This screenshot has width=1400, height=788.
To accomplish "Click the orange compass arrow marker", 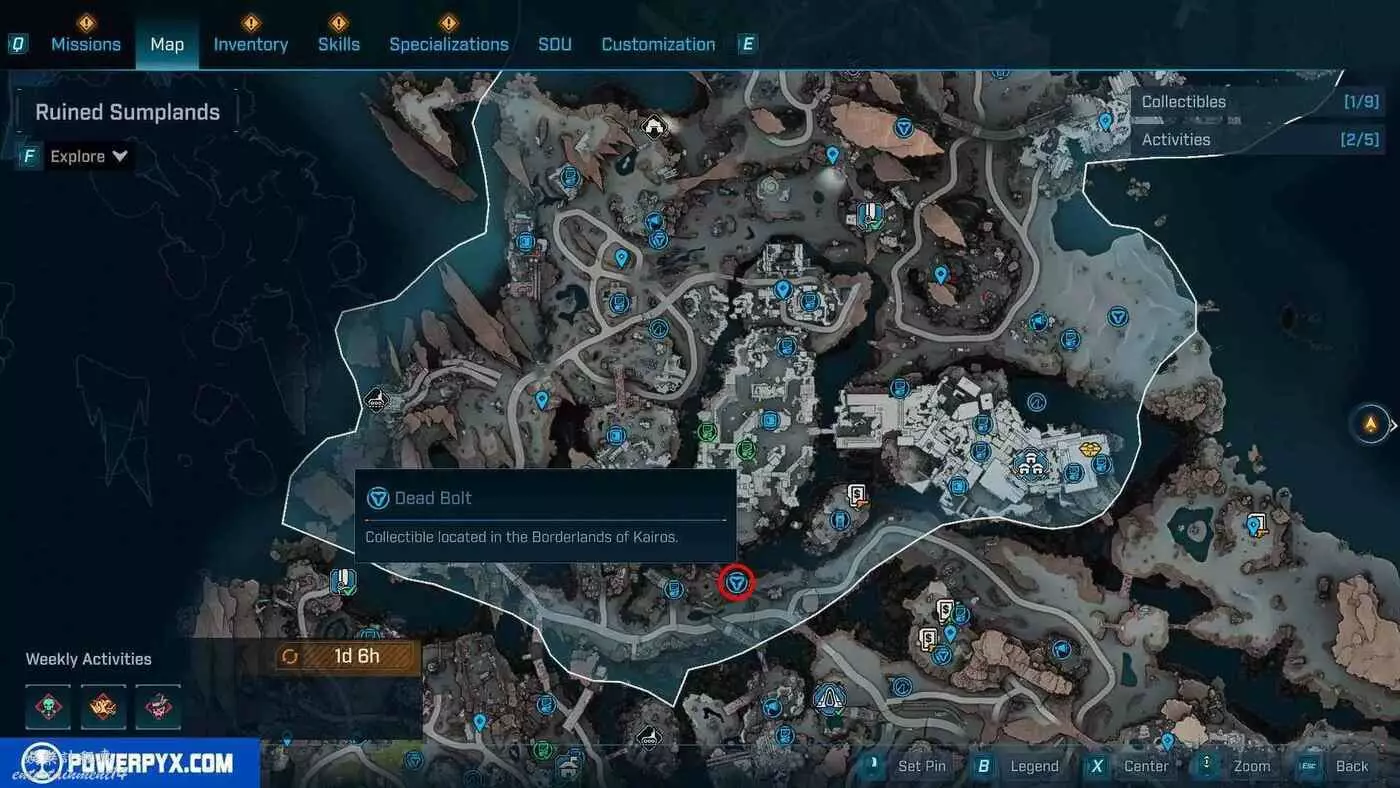I will pos(1370,425).
